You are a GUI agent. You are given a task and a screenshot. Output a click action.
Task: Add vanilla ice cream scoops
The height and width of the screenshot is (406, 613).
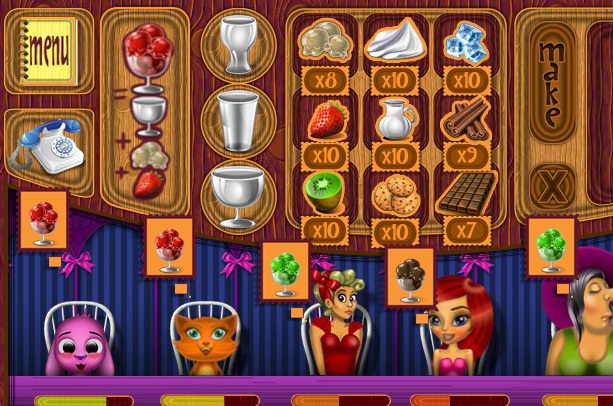pos(322,43)
